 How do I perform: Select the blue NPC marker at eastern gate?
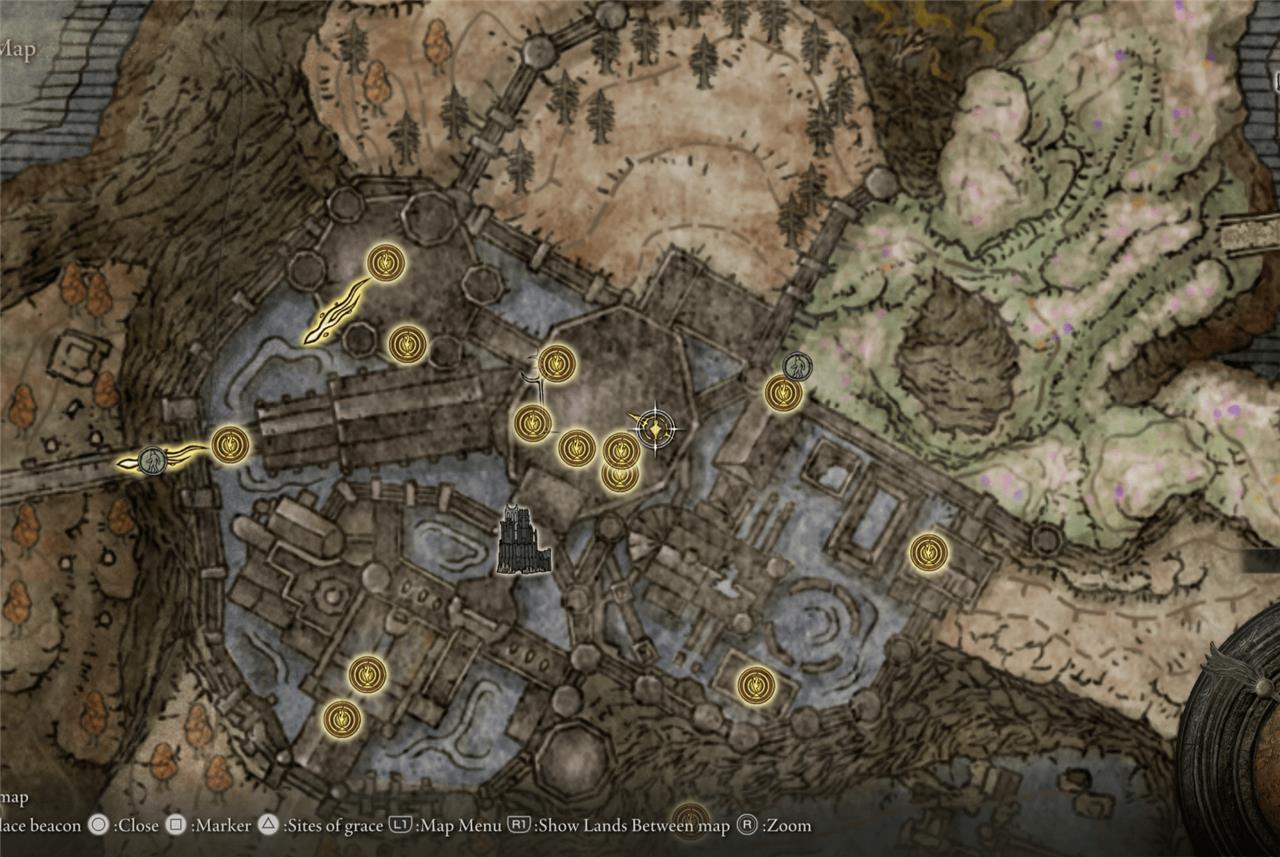point(797,367)
